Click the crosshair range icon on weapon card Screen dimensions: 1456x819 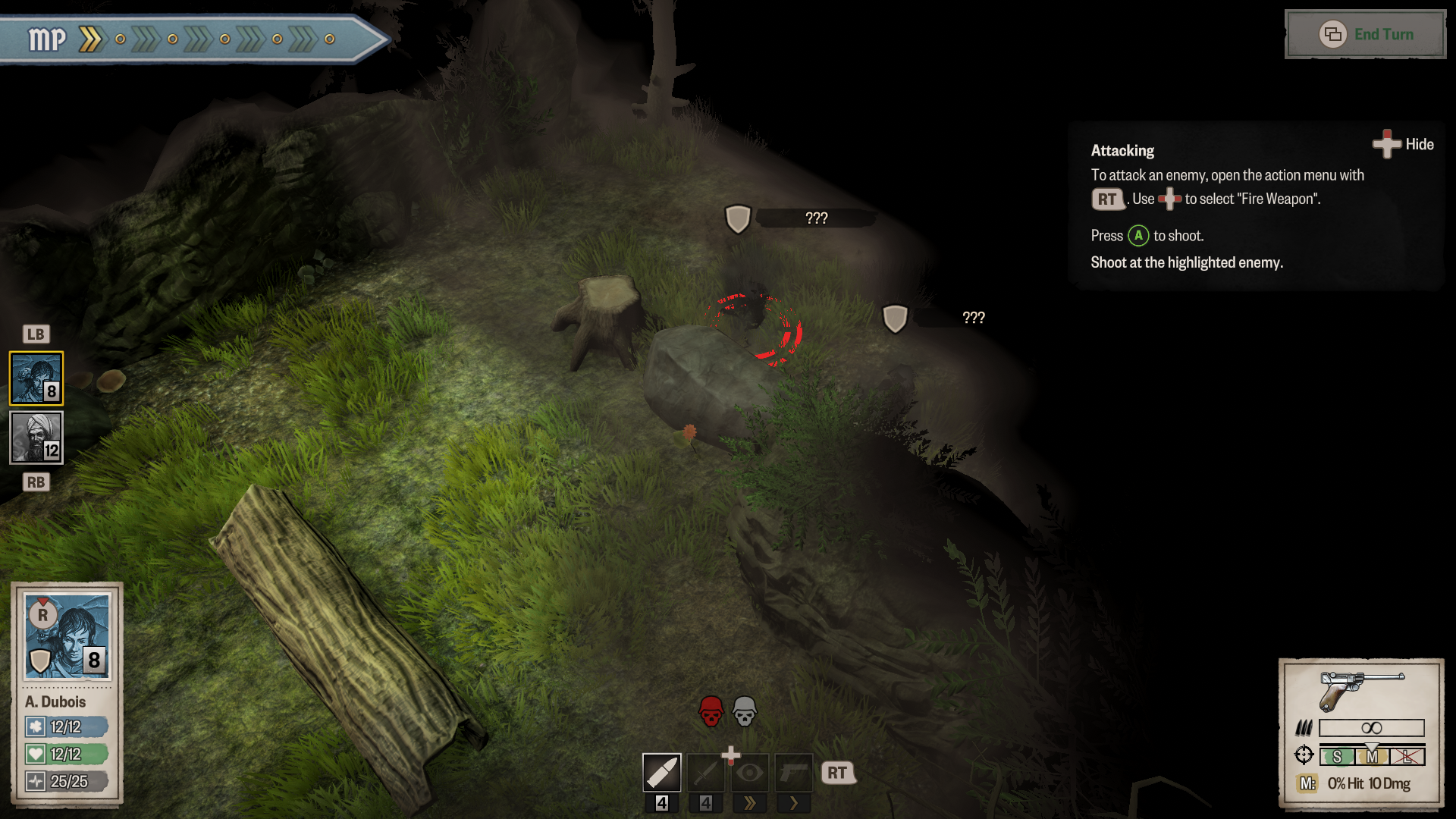coord(1304,755)
